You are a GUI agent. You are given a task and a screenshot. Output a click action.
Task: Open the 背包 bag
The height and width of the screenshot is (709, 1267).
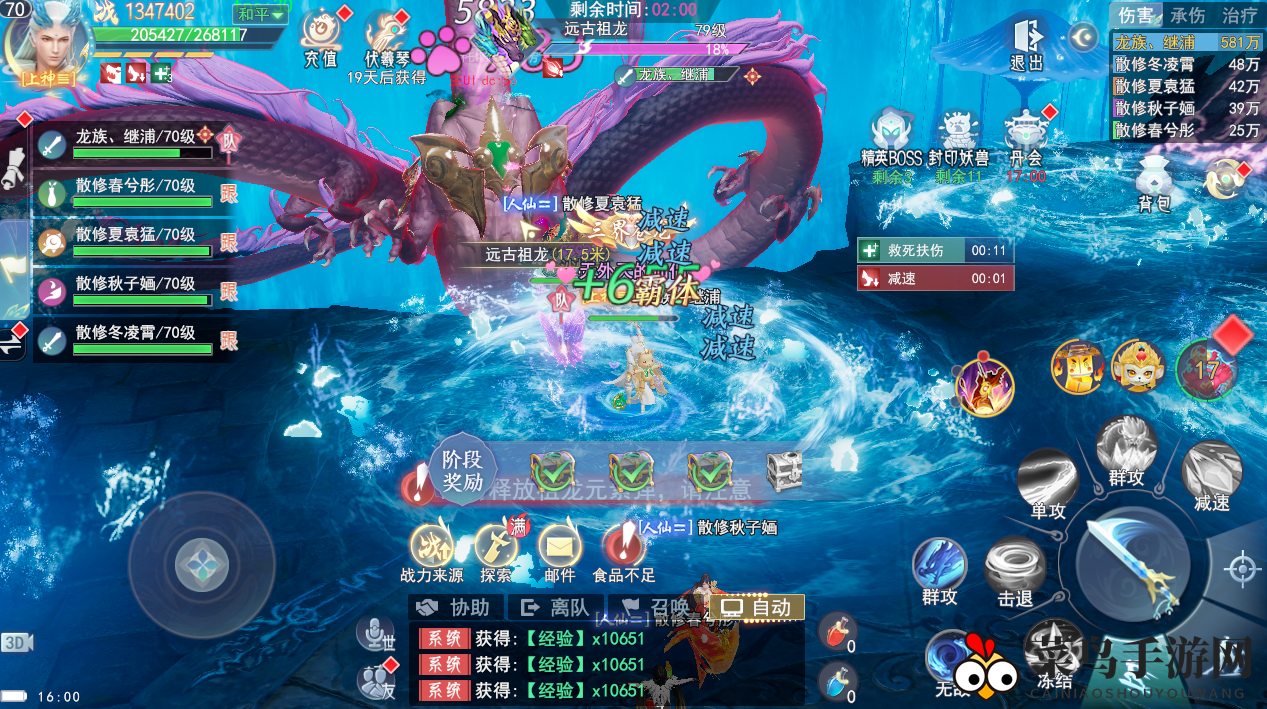click(1154, 180)
